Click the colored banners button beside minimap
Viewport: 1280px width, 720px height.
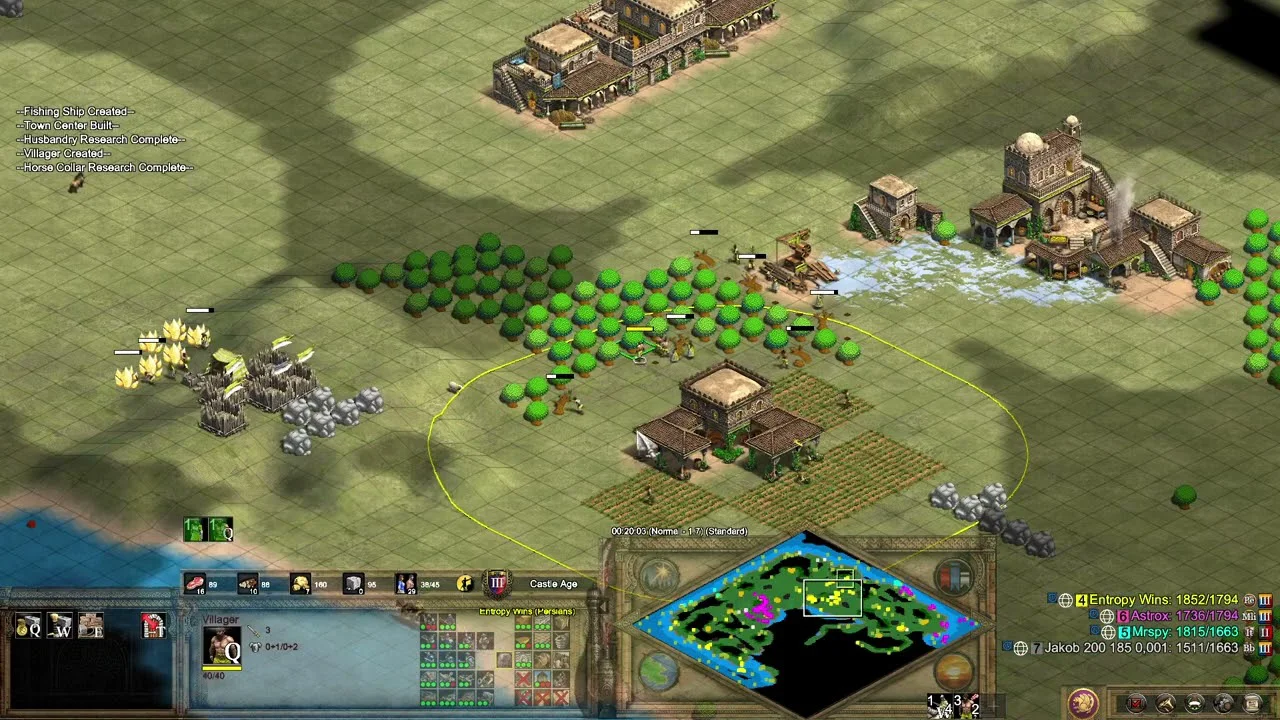click(x=954, y=577)
